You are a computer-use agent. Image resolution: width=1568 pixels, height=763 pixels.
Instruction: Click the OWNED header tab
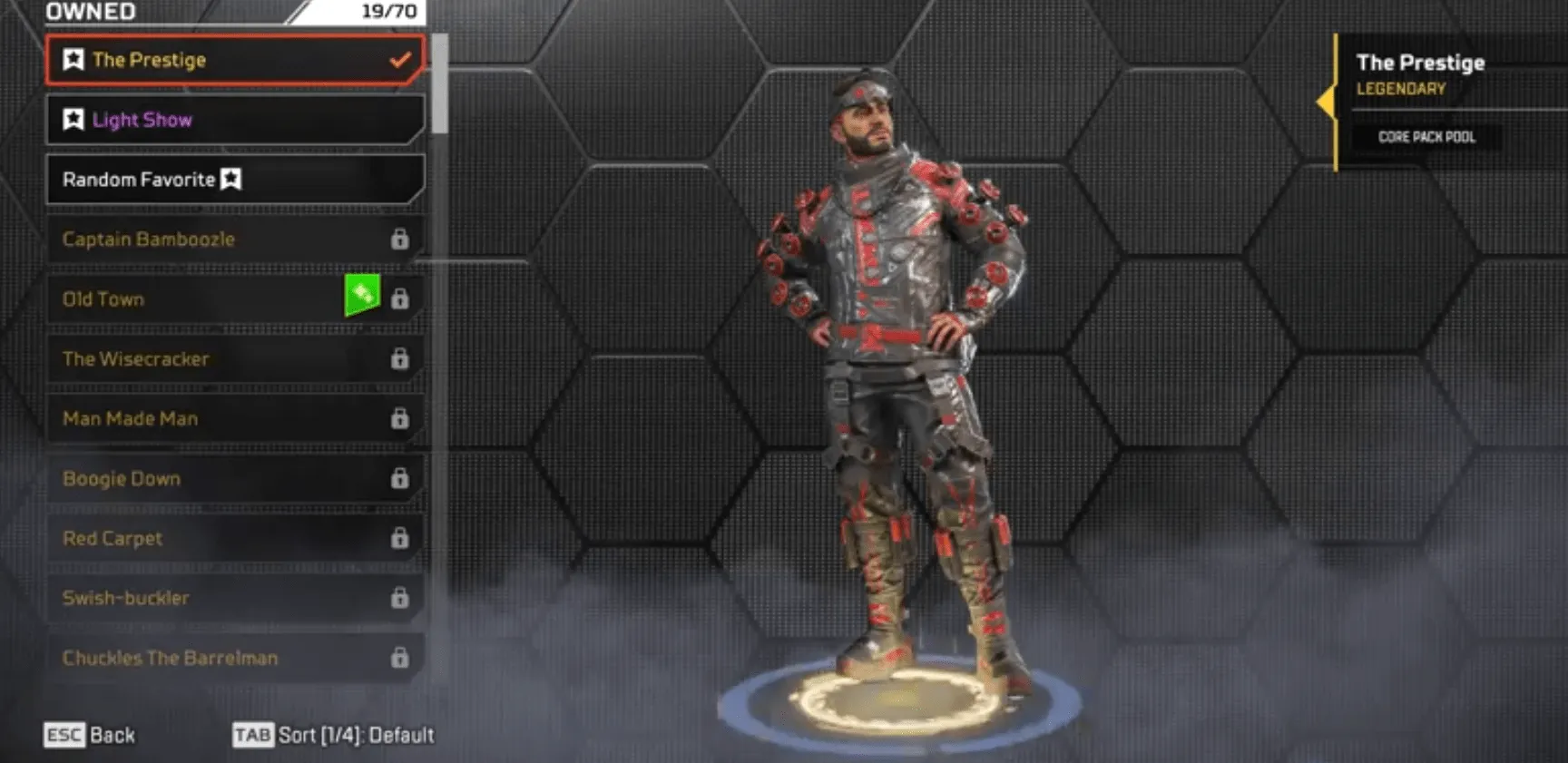click(x=86, y=12)
